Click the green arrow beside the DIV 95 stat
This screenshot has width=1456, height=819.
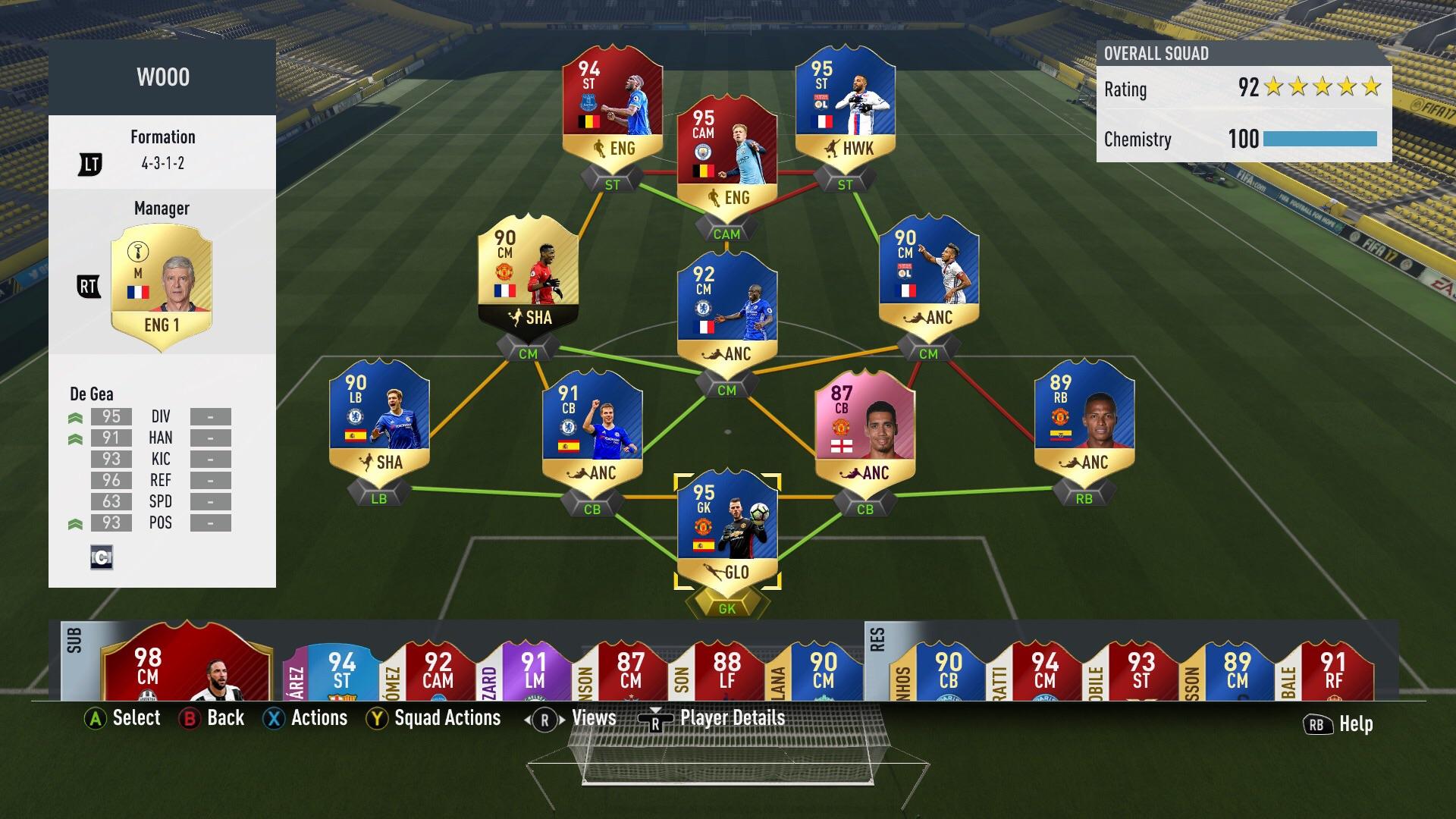pyautogui.click(x=74, y=416)
